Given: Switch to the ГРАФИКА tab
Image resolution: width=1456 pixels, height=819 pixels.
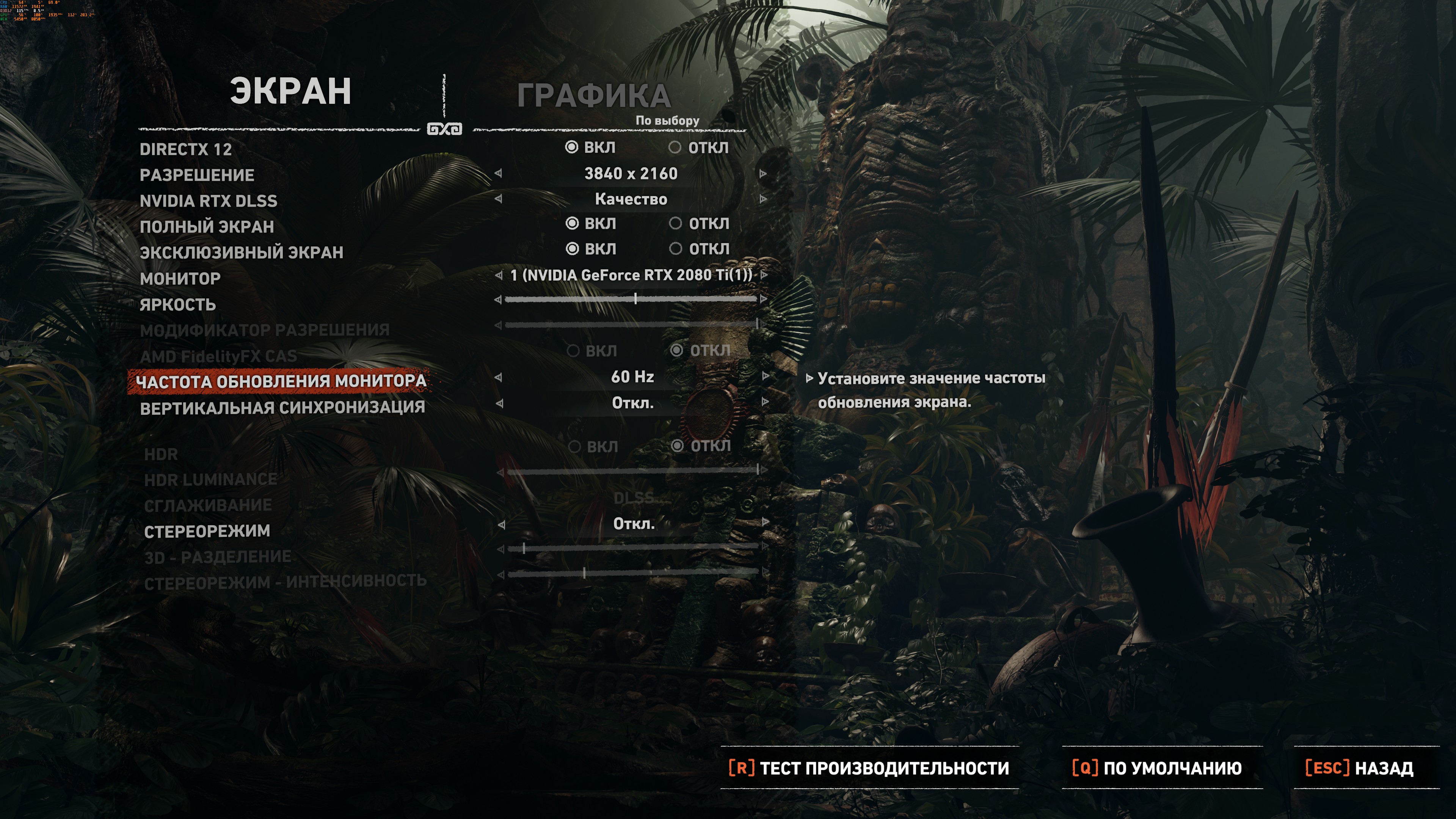Looking at the screenshot, I should click(x=593, y=96).
